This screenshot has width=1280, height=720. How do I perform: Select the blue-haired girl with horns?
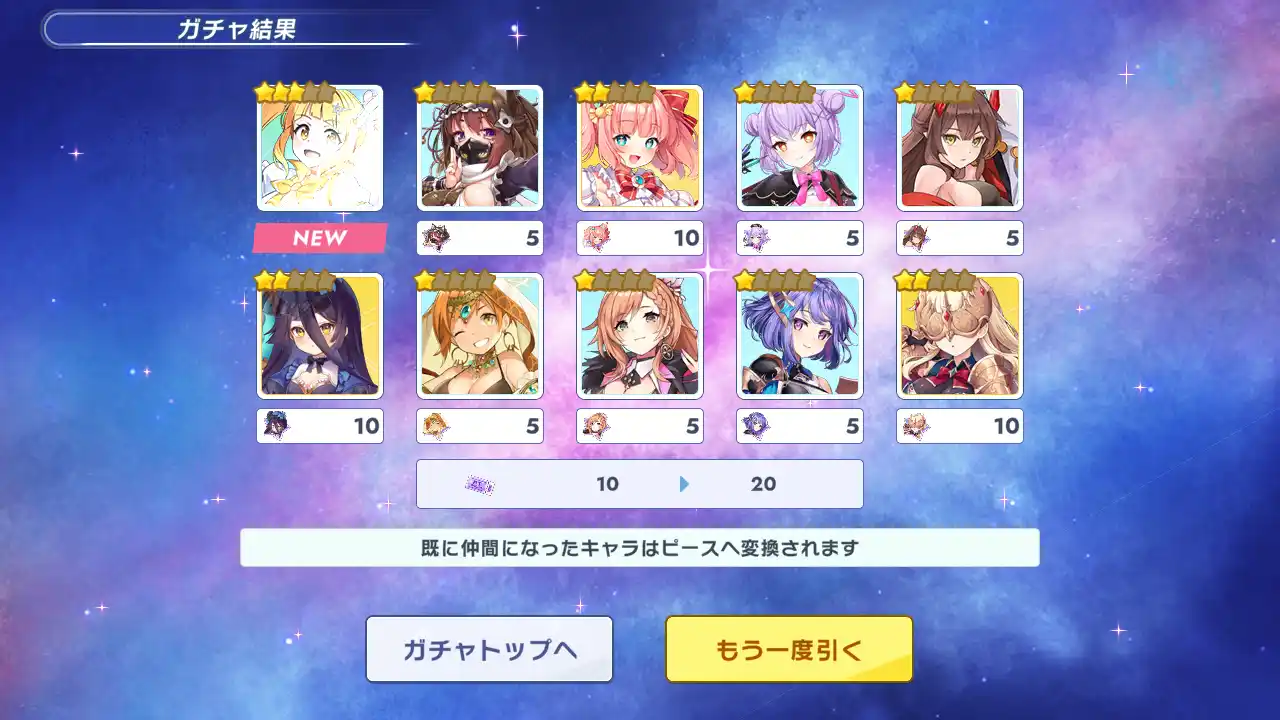click(x=800, y=336)
